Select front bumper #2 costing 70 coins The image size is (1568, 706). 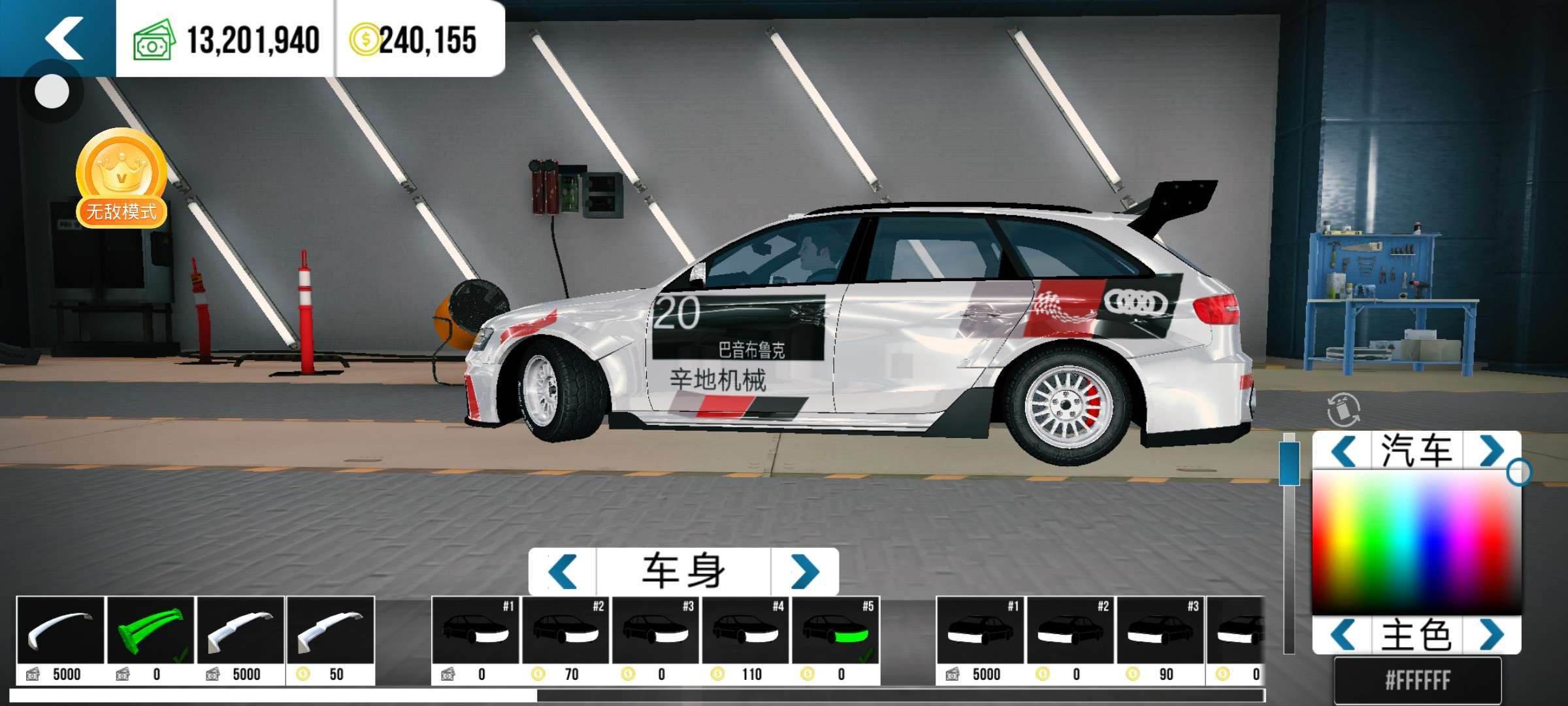tap(566, 639)
